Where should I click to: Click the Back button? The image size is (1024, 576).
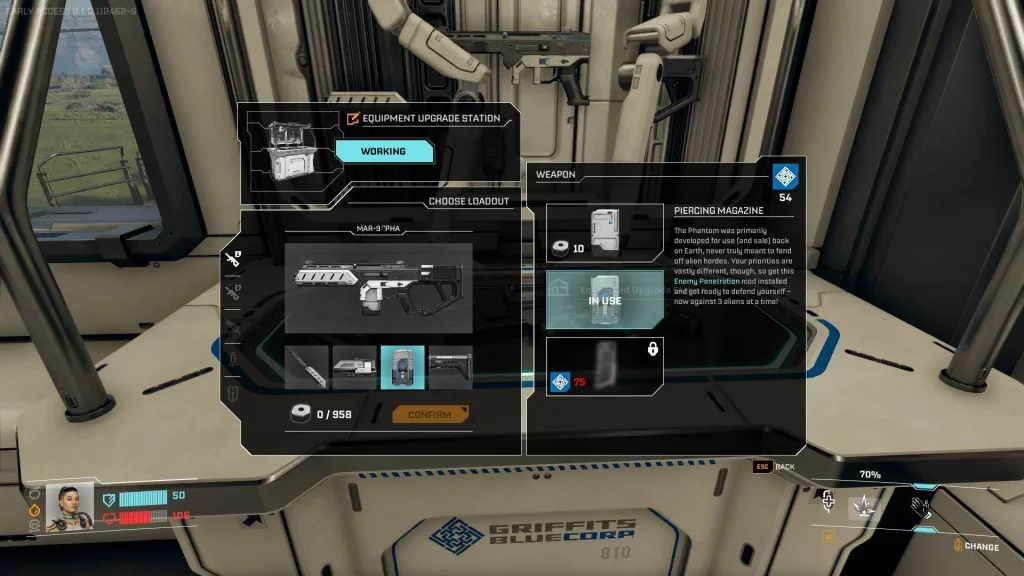tap(775, 467)
